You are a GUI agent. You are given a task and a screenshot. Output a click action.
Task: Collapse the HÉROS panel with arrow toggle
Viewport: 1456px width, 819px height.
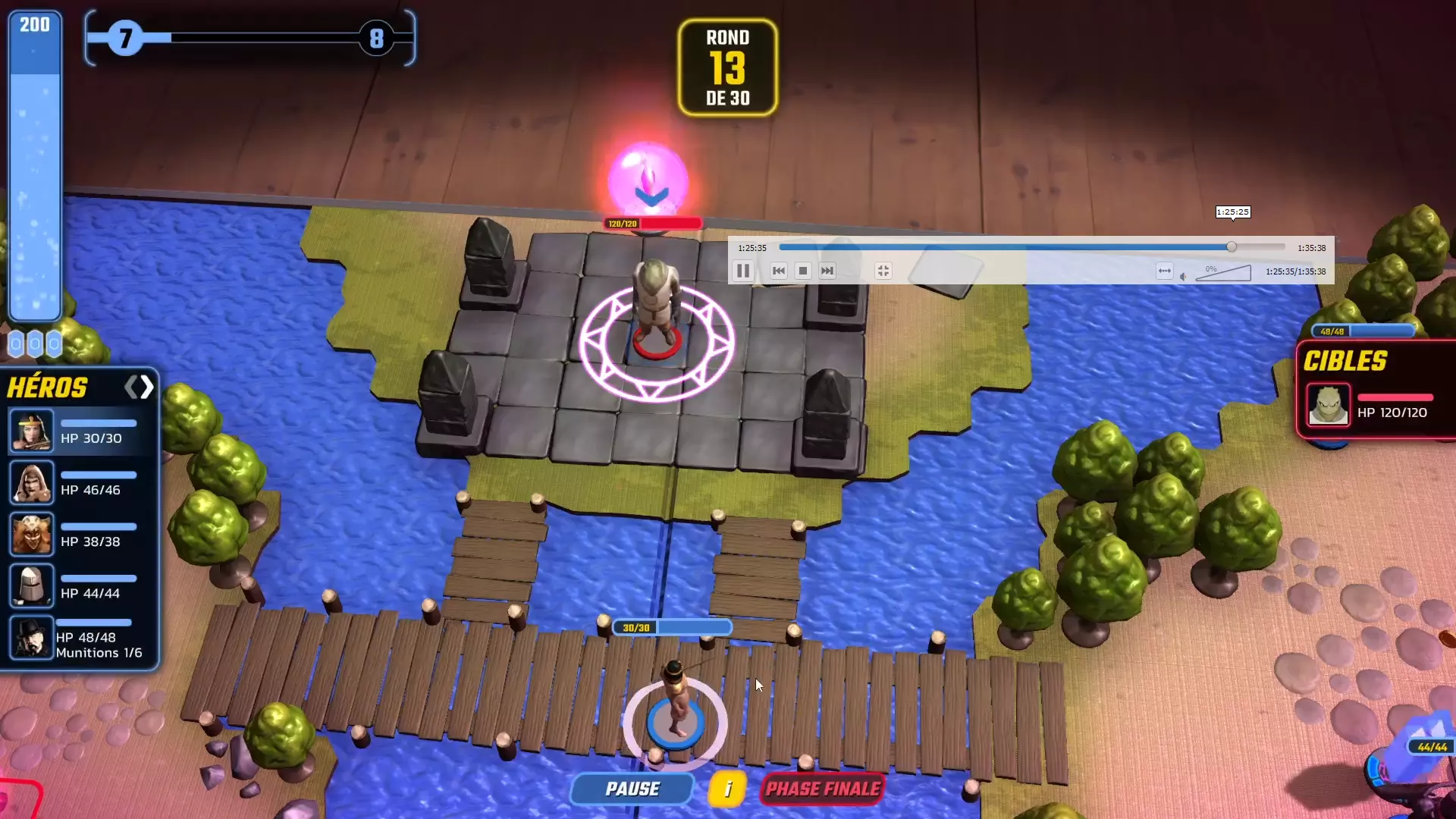[140, 388]
